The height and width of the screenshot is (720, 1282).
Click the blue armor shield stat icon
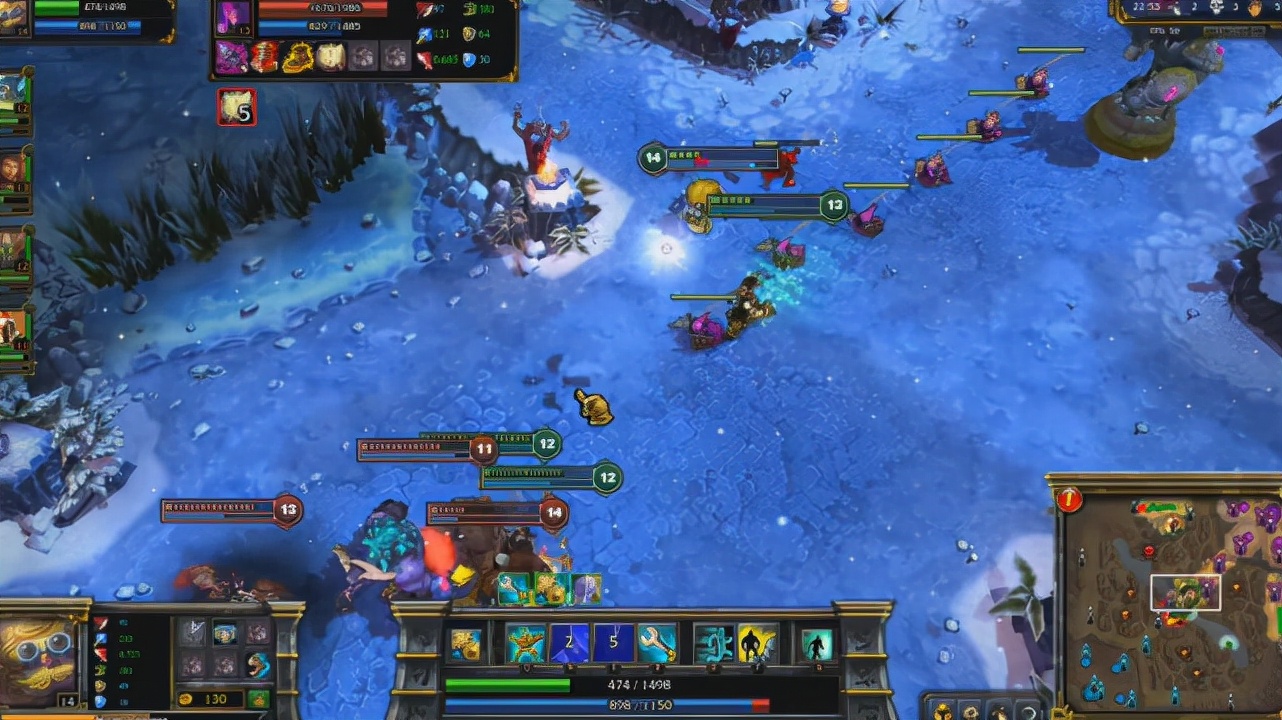[x=99, y=702]
